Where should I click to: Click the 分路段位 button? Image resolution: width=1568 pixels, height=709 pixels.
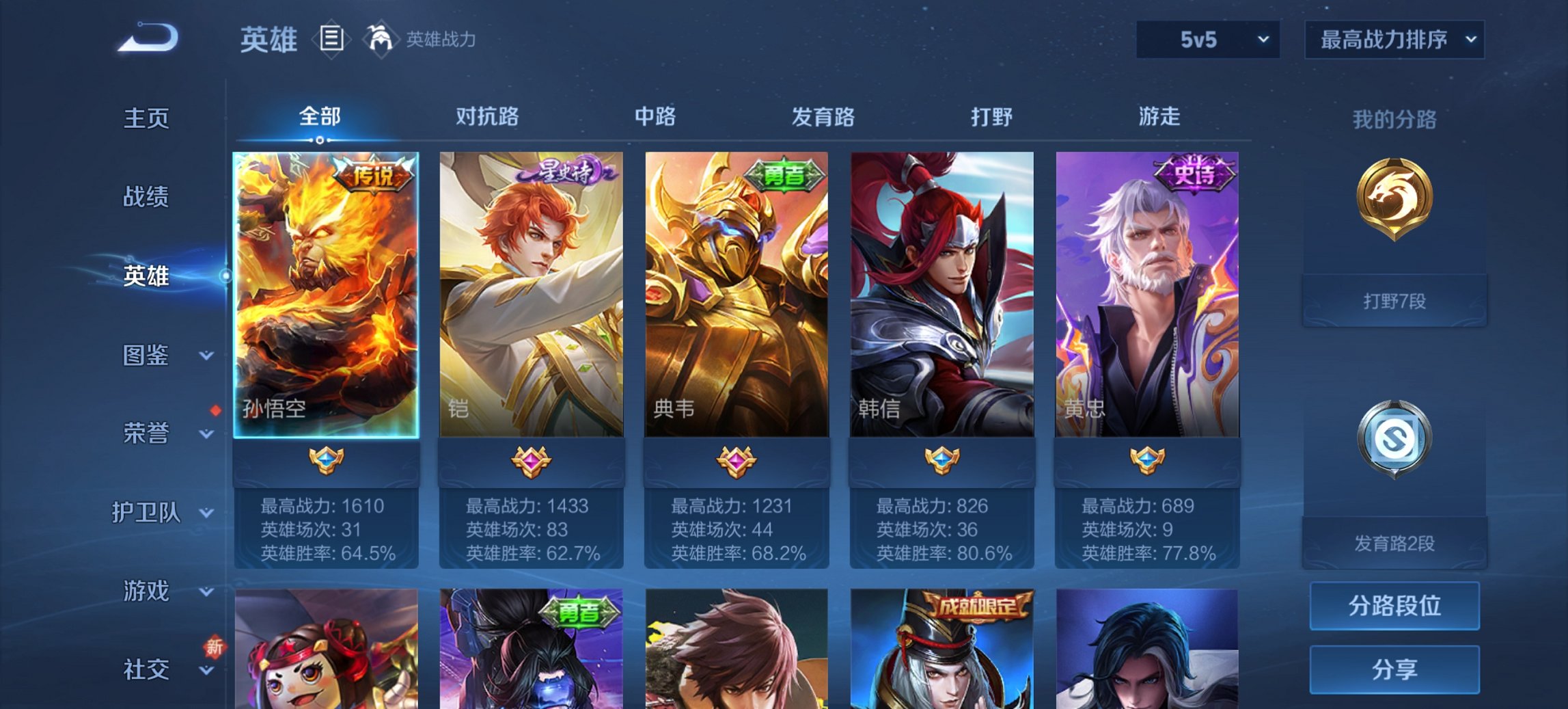point(1394,606)
